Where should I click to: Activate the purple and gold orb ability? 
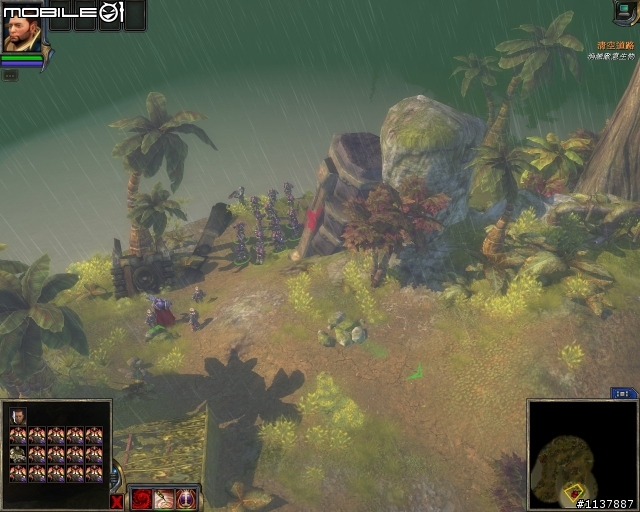[x=185, y=498]
